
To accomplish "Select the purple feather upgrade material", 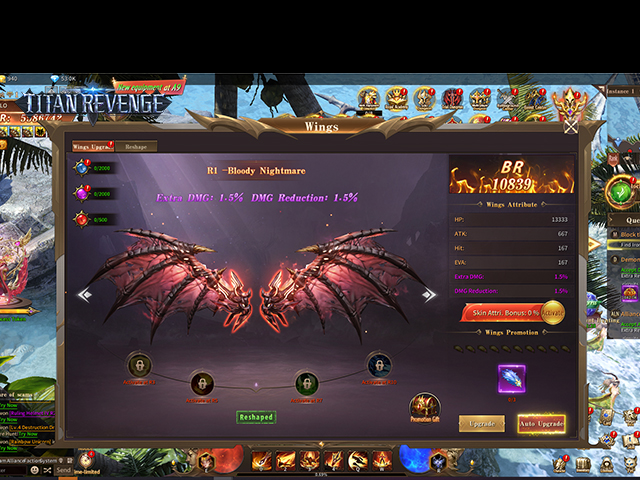I will coord(512,379).
